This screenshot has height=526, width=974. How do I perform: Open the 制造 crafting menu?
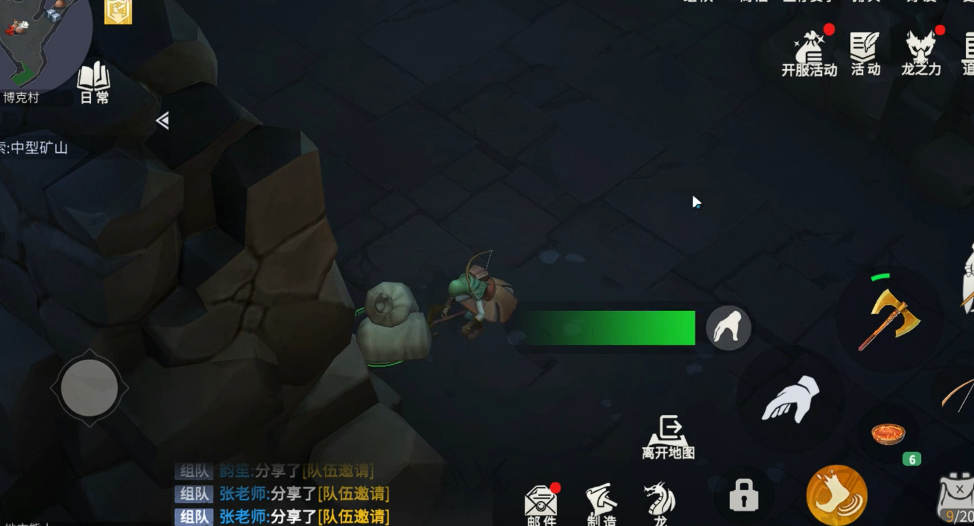pyautogui.click(x=601, y=503)
